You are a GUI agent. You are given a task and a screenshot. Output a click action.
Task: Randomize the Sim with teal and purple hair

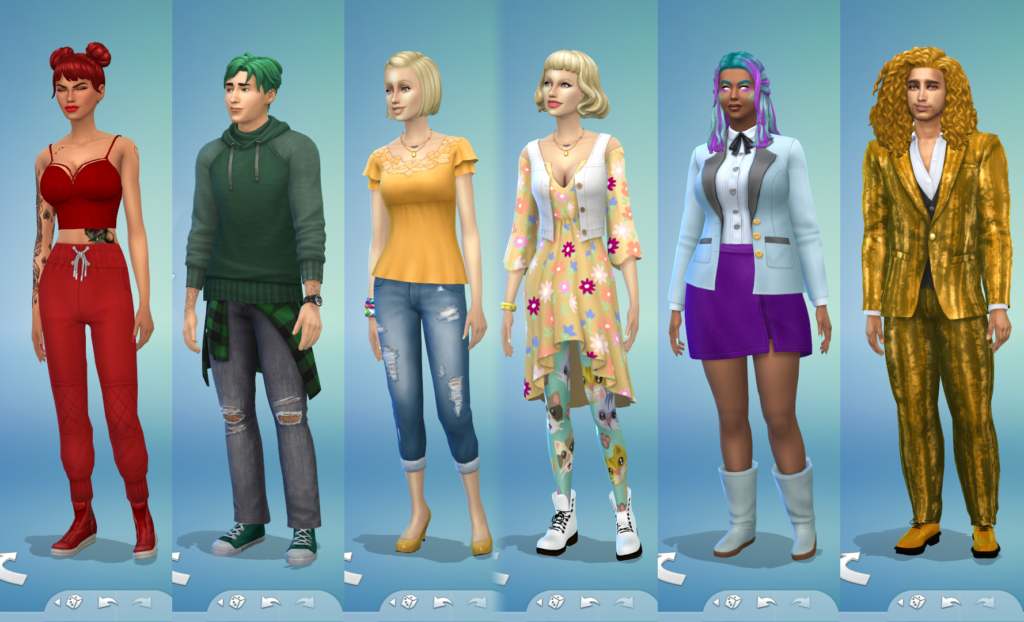(x=735, y=602)
